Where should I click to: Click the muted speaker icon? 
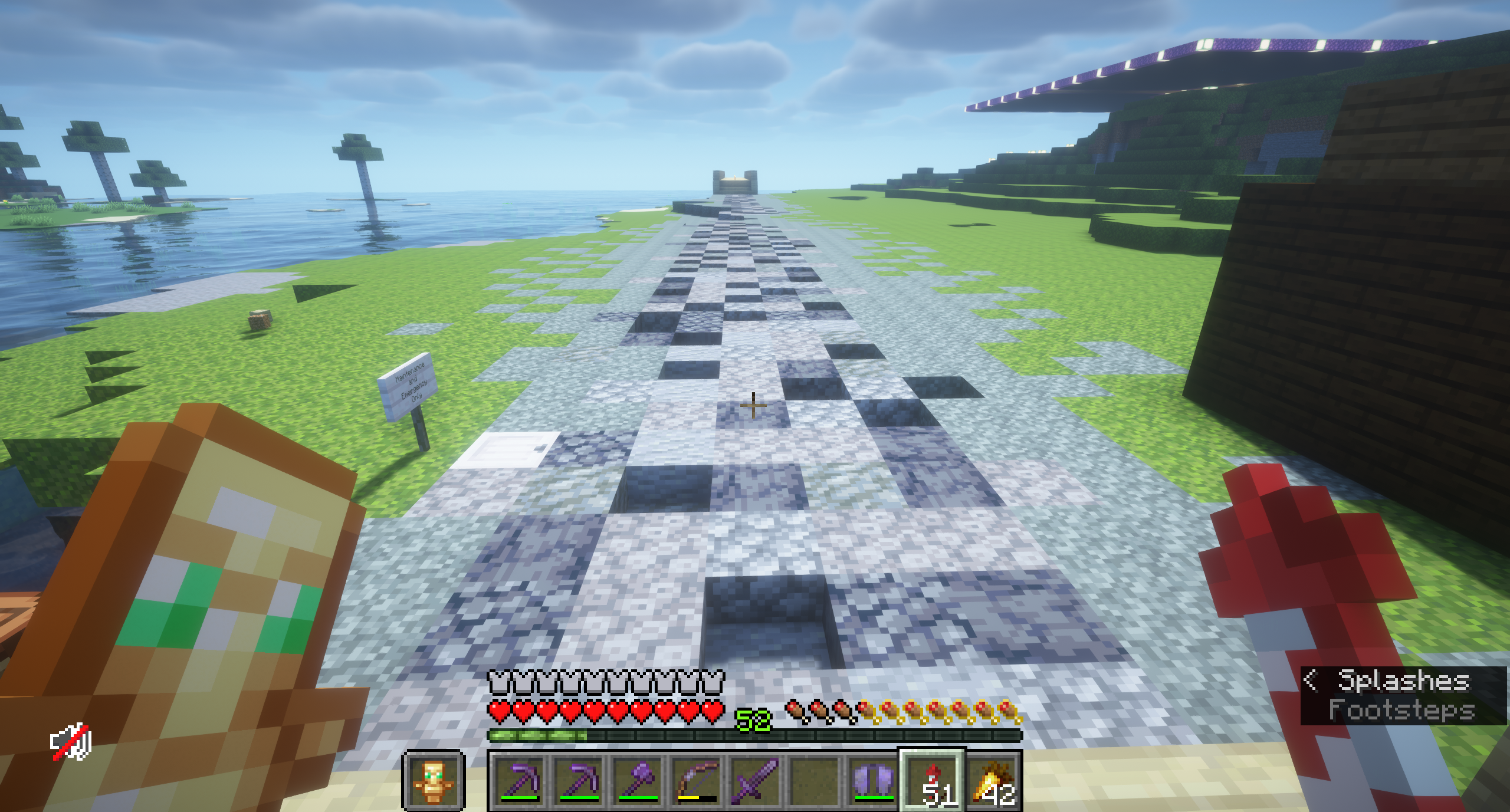pos(71,742)
